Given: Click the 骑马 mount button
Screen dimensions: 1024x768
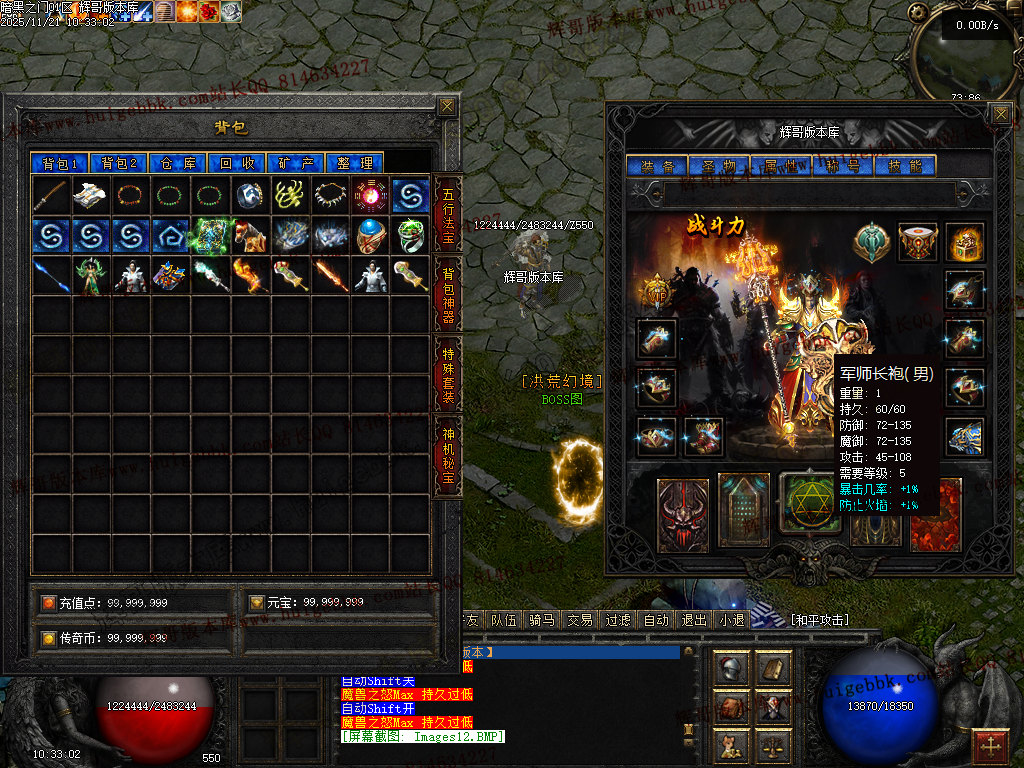Looking at the screenshot, I should pyautogui.click(x=542, y=620).
